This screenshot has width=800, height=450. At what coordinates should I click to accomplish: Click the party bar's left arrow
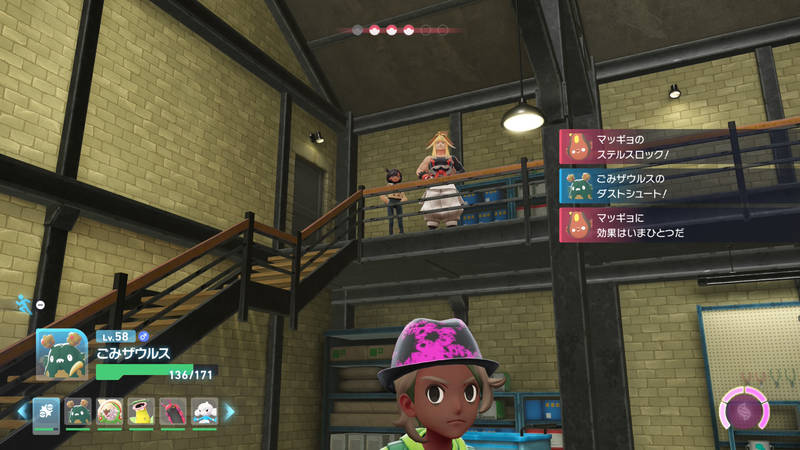[x=21, y=411]
